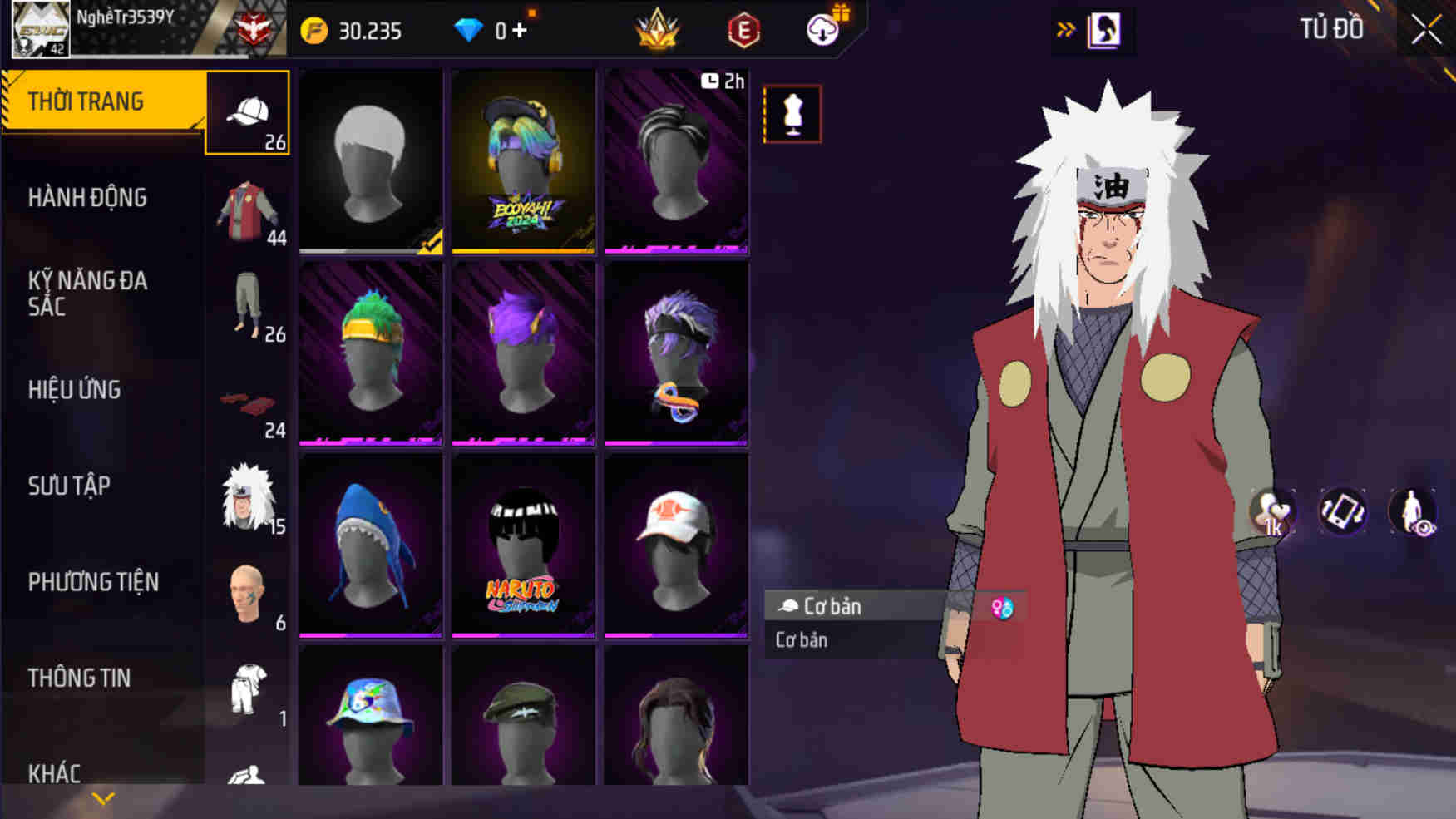Pick the green hair with yellow headband
This screenshot has height=819, width=1456.
click(x=370, y=353)
